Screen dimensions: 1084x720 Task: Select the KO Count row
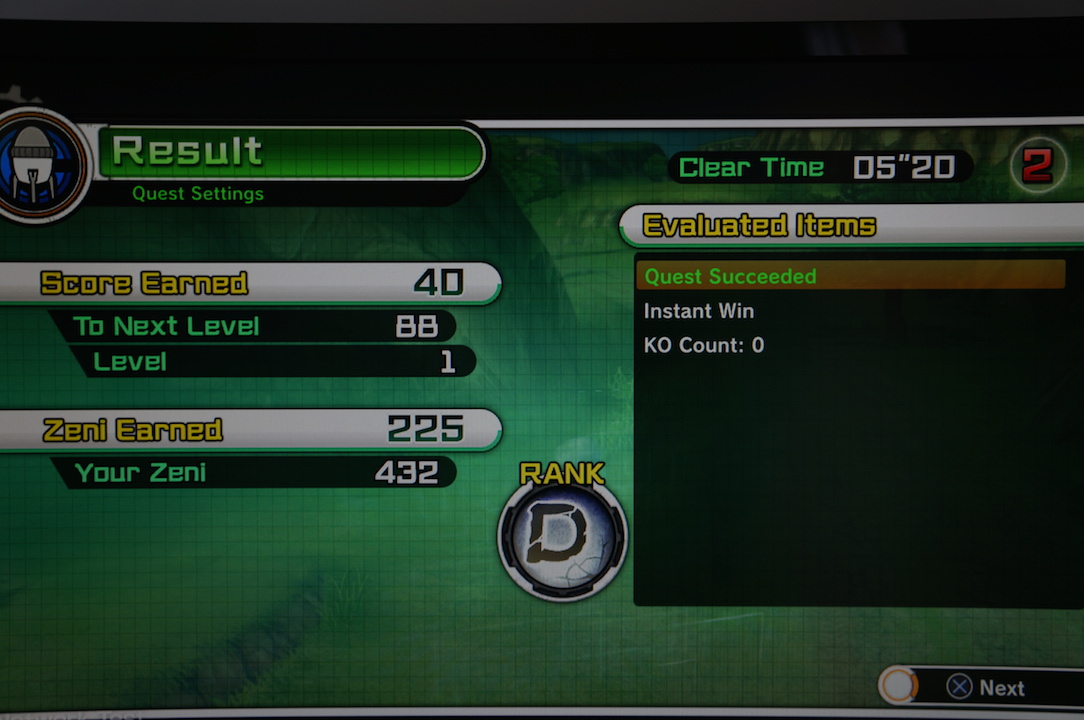[704, 345]
